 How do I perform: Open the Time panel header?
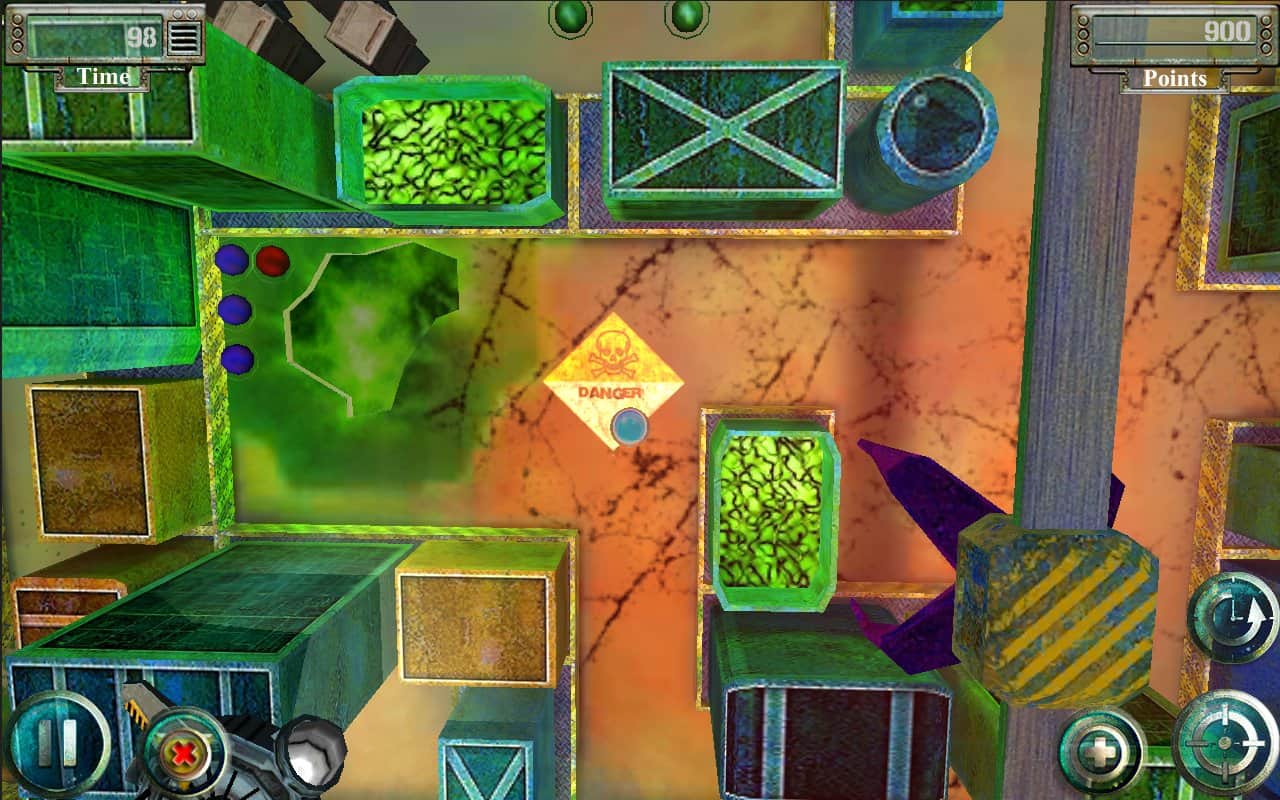(x=103, y=77)
